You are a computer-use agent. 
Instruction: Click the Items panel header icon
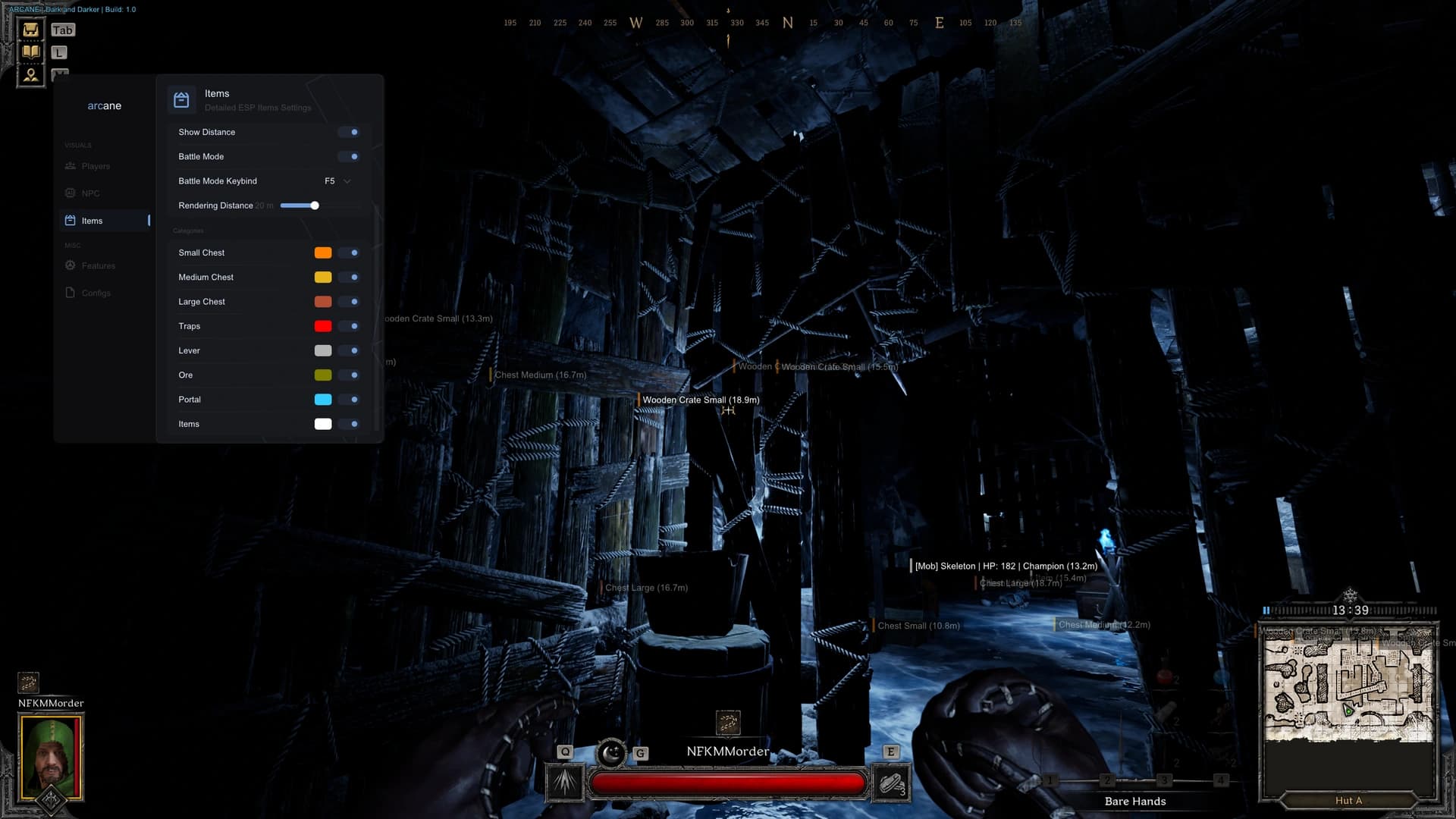click(x=182, y=99)
